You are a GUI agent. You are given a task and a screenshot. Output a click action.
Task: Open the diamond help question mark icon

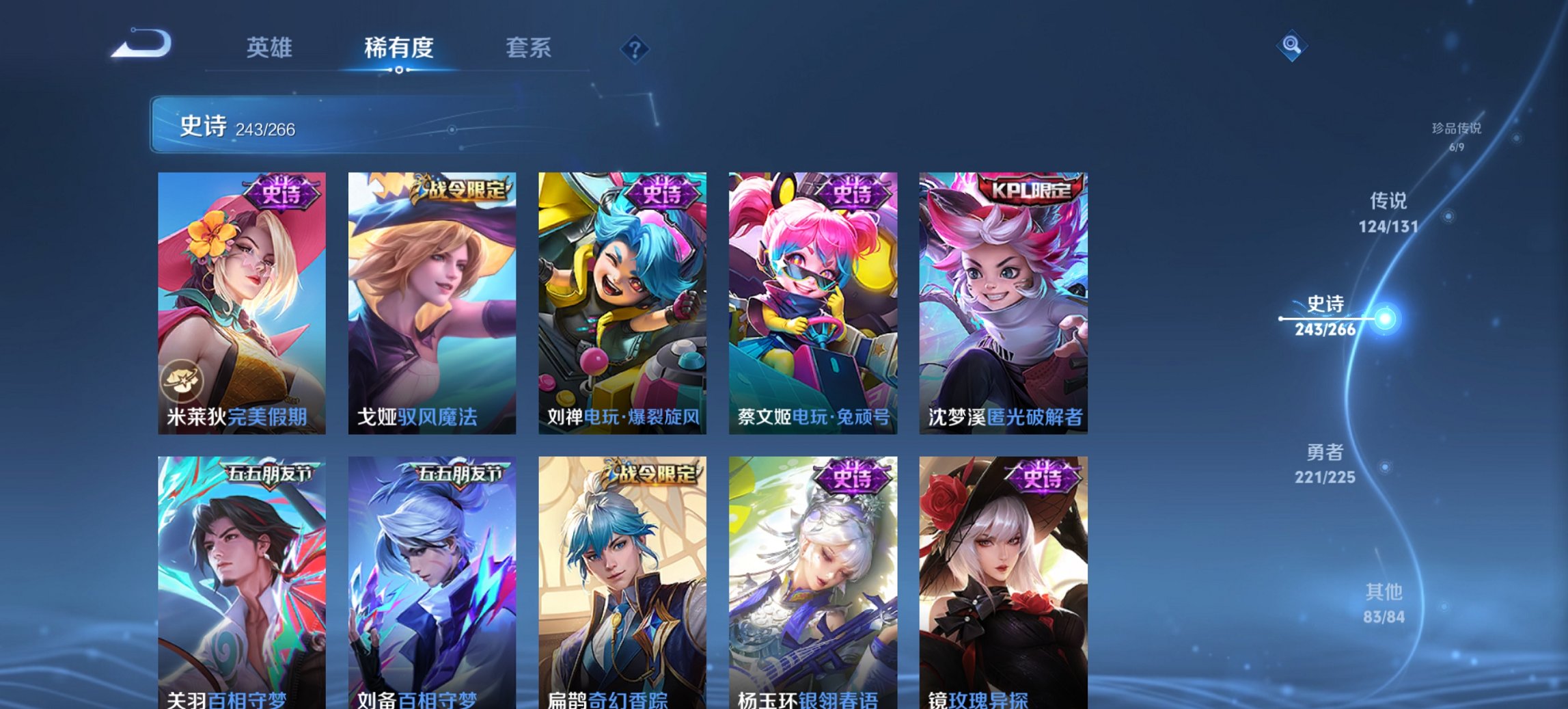point(635,49)
